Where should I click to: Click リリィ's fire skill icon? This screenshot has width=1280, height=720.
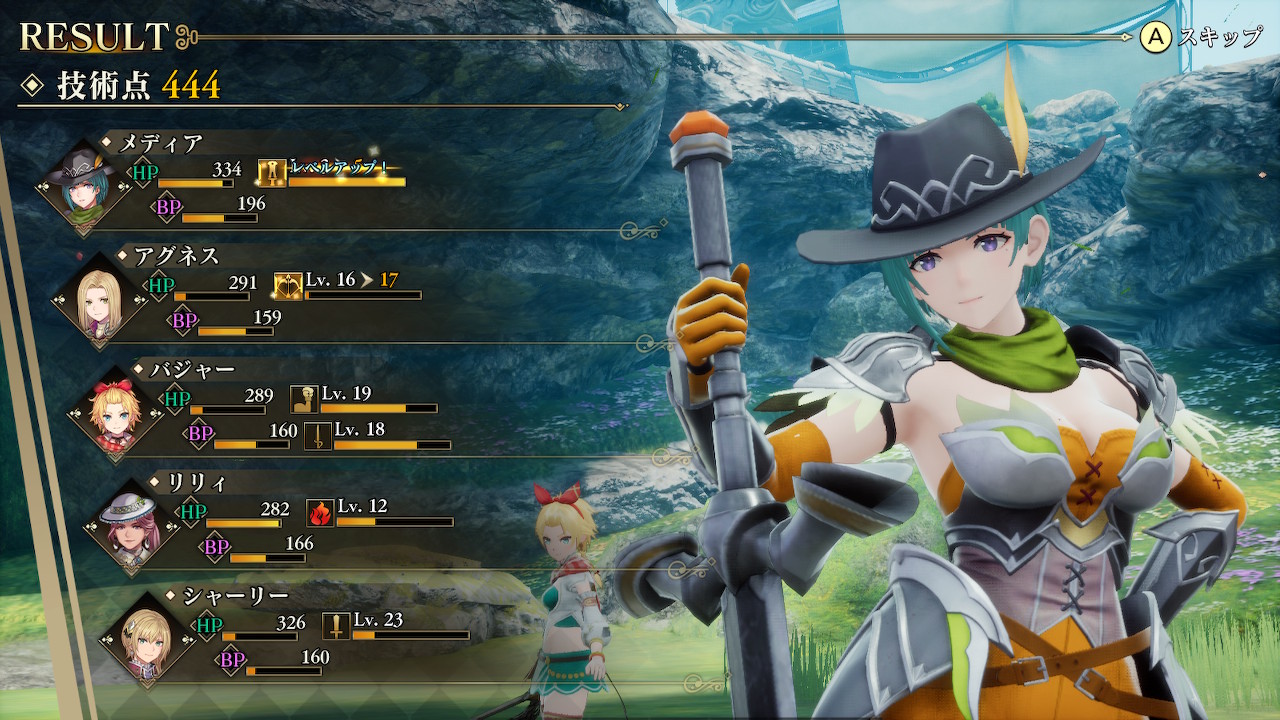point(319,513)
